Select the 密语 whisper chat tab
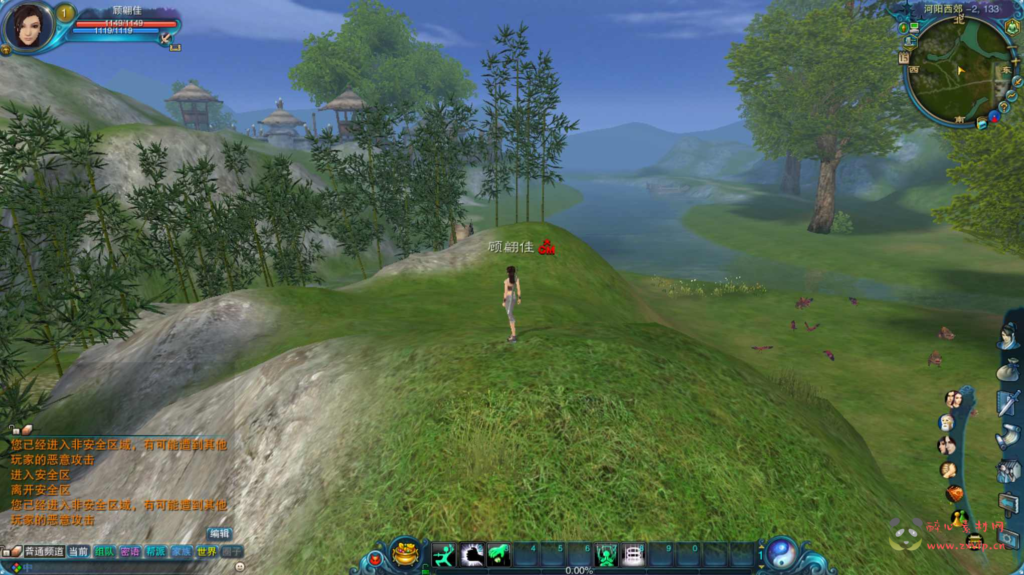This screenshot has height=575, width=1024. [130, 551]
